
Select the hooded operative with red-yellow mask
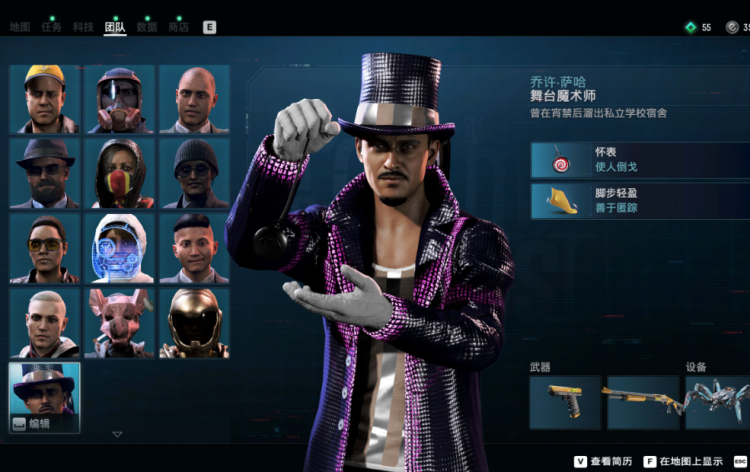pos(119,173)
